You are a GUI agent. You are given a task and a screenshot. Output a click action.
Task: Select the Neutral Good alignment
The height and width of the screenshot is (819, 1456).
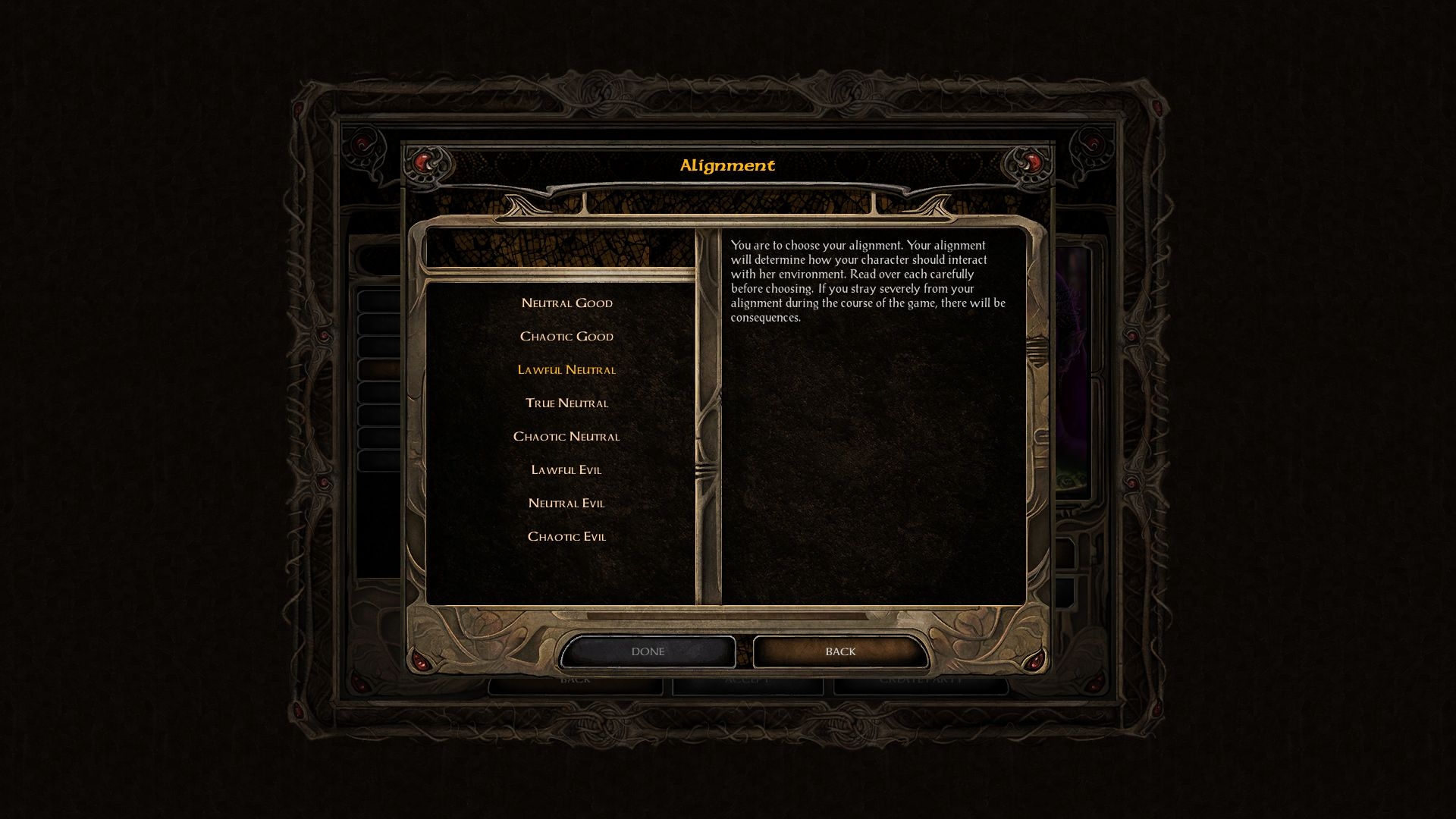pyautogui.click(x=566, y=303)
